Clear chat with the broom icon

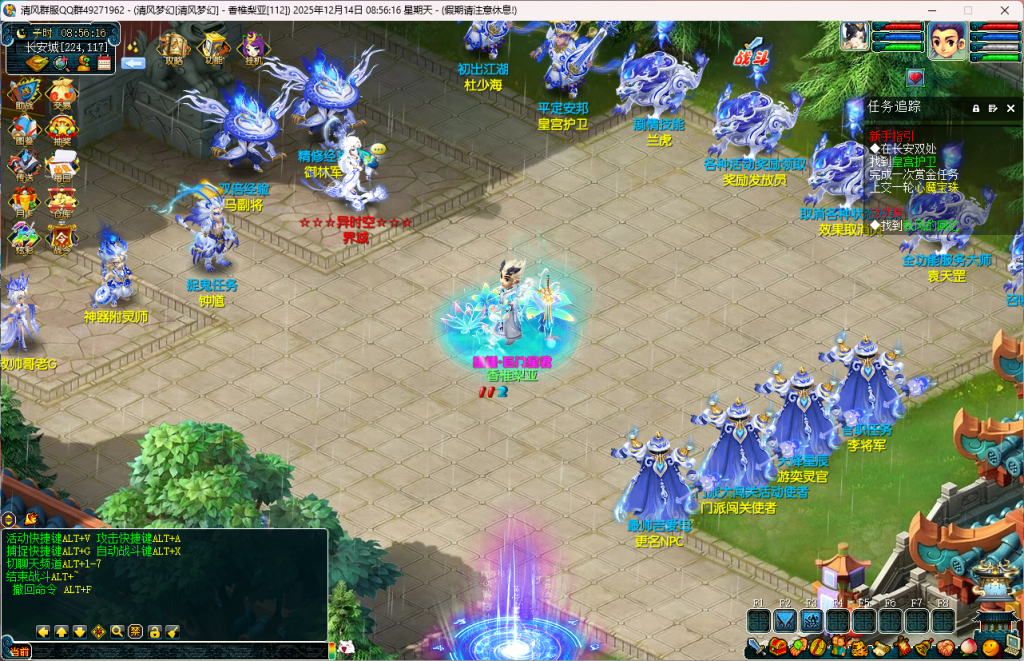(173, 632)
